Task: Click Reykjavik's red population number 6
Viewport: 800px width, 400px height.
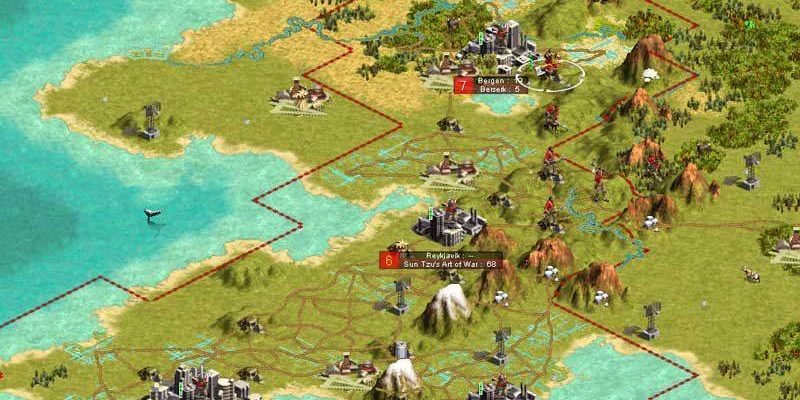Action: click(x=388, y=260)
